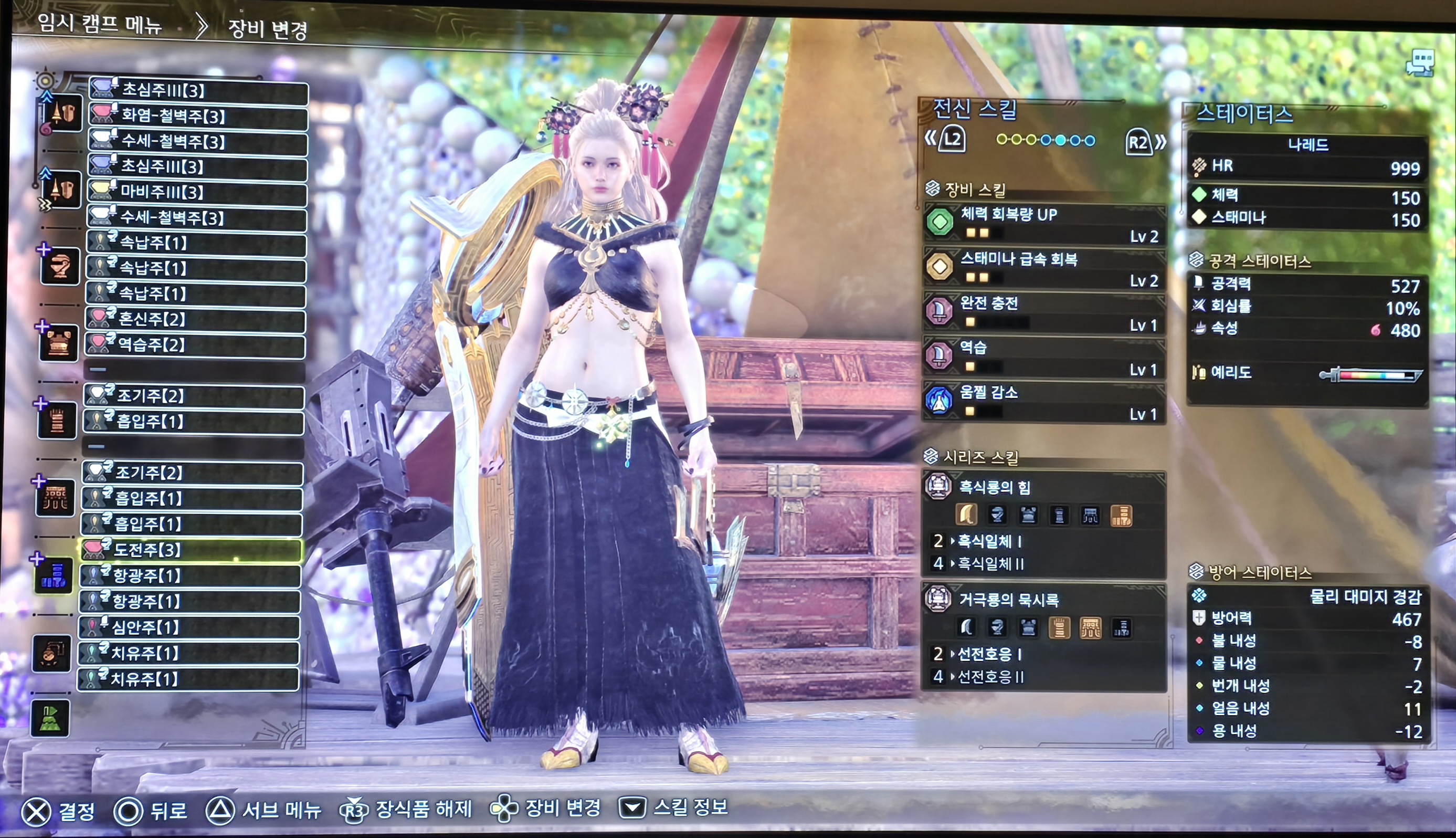Click the highlighted 도전주[3] decoration
The image size is (1456, 838).
[191, 550]
